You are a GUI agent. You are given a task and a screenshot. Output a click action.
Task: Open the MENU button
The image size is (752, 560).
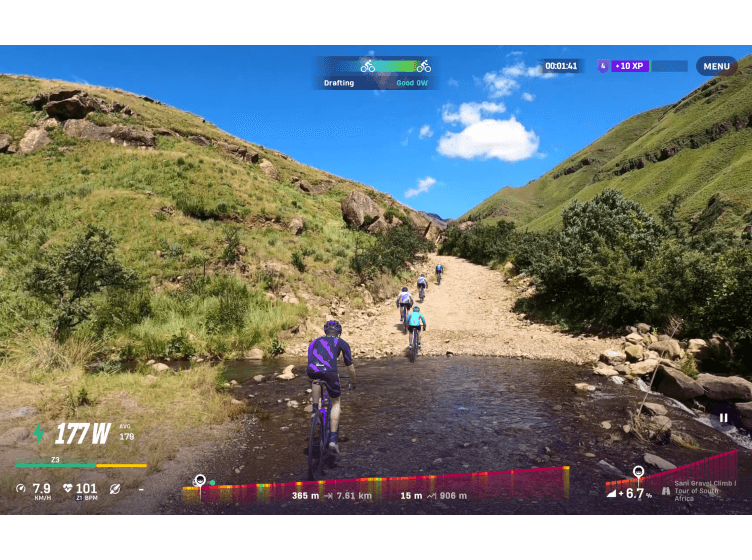pos(716,67)
